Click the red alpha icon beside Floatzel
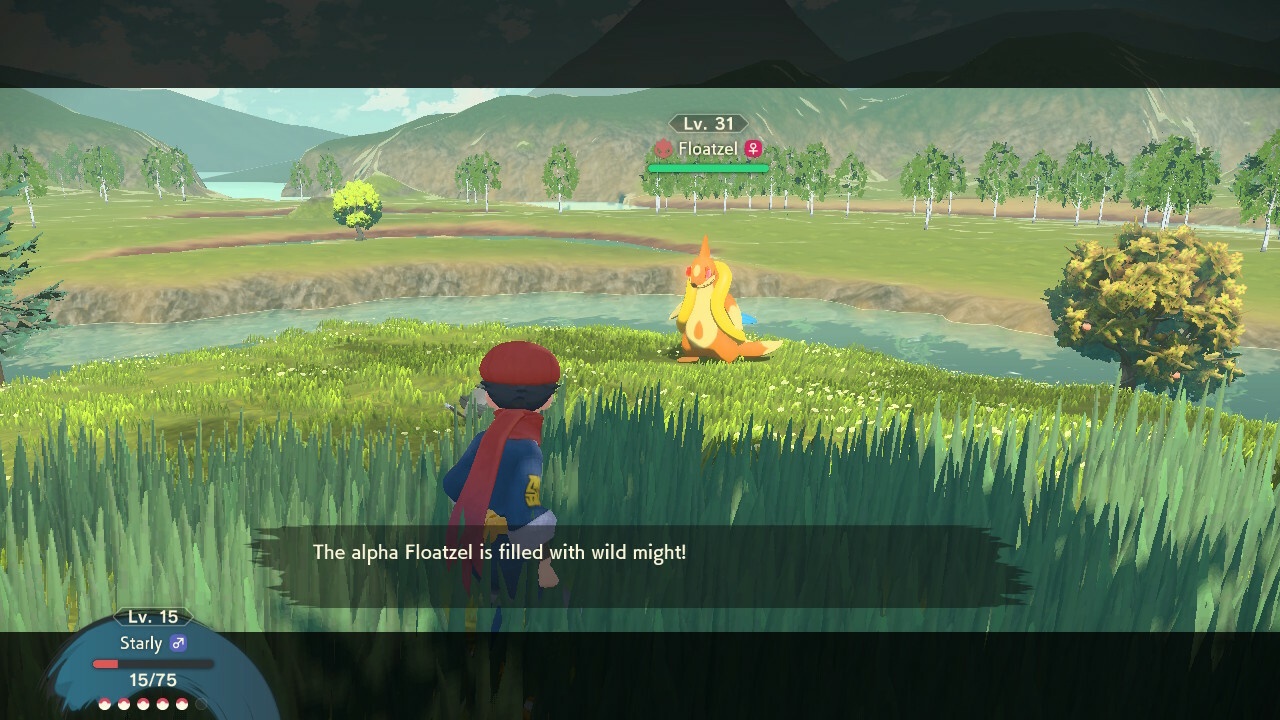Image resolution: width=1280 pixels, height=720 pixels. [663, 149]
